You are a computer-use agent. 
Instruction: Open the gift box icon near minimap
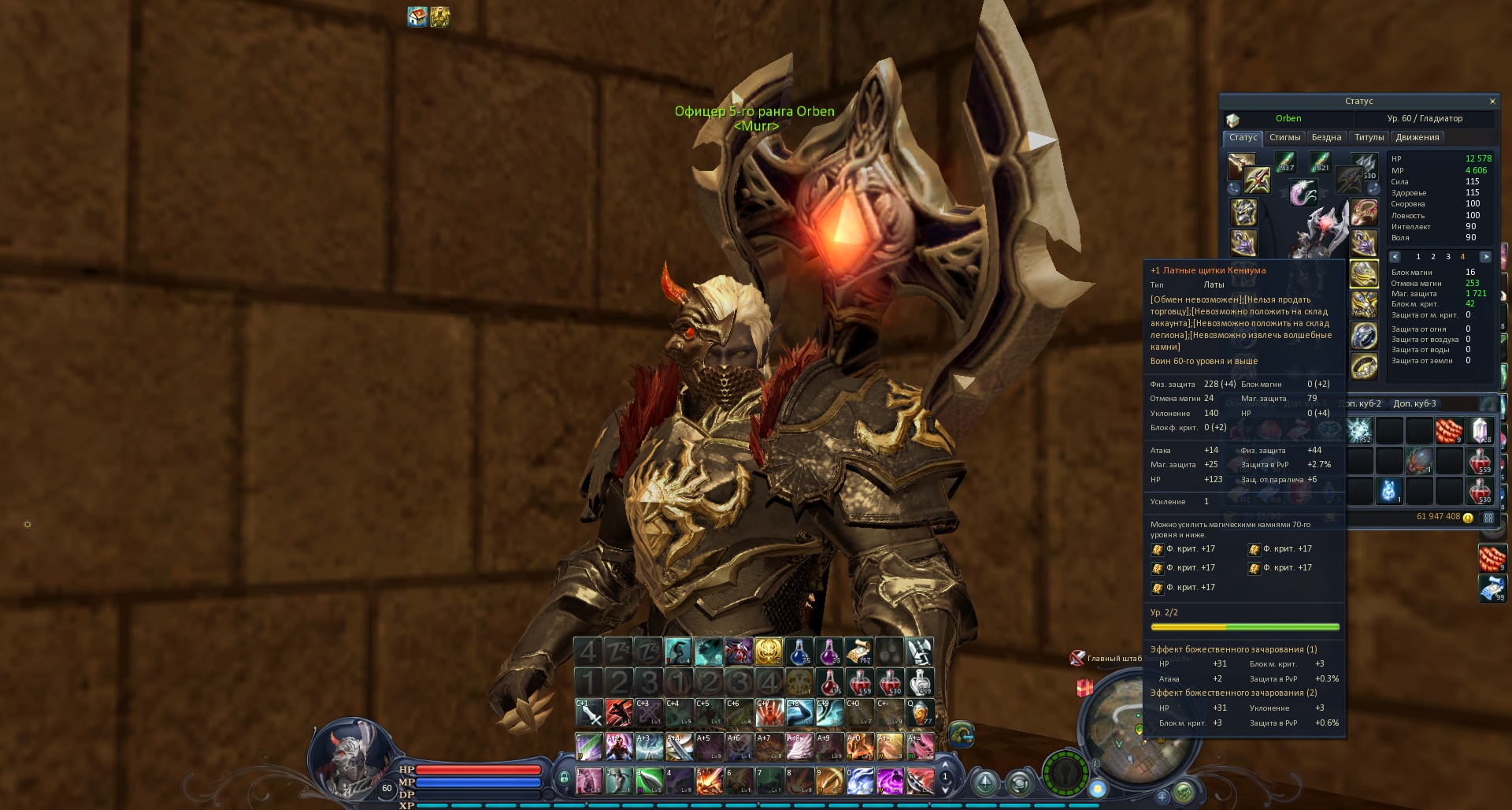pyautogui.click(x=1085, y=688)
